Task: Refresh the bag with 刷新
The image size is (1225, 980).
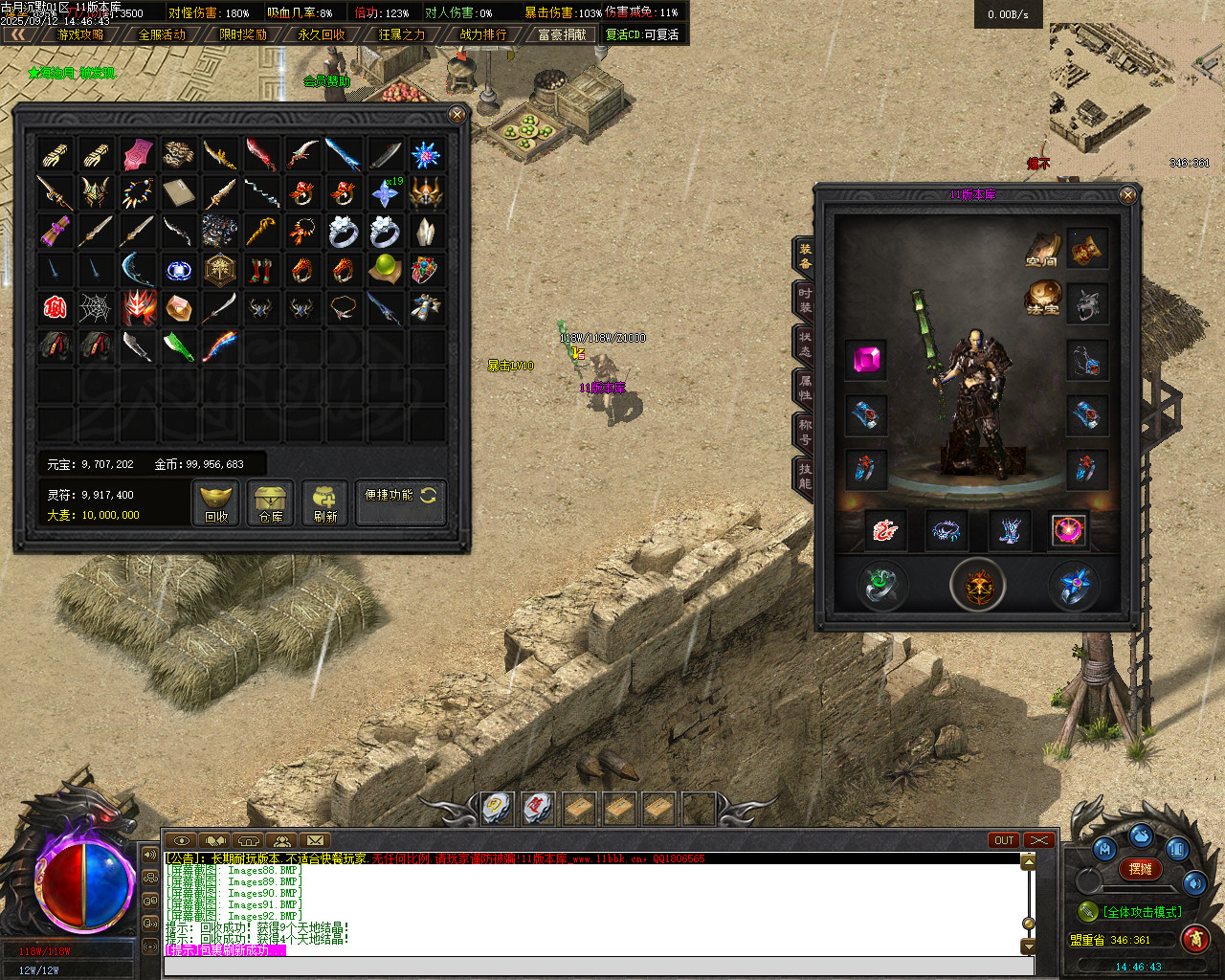Action: (x=325, y=502)
